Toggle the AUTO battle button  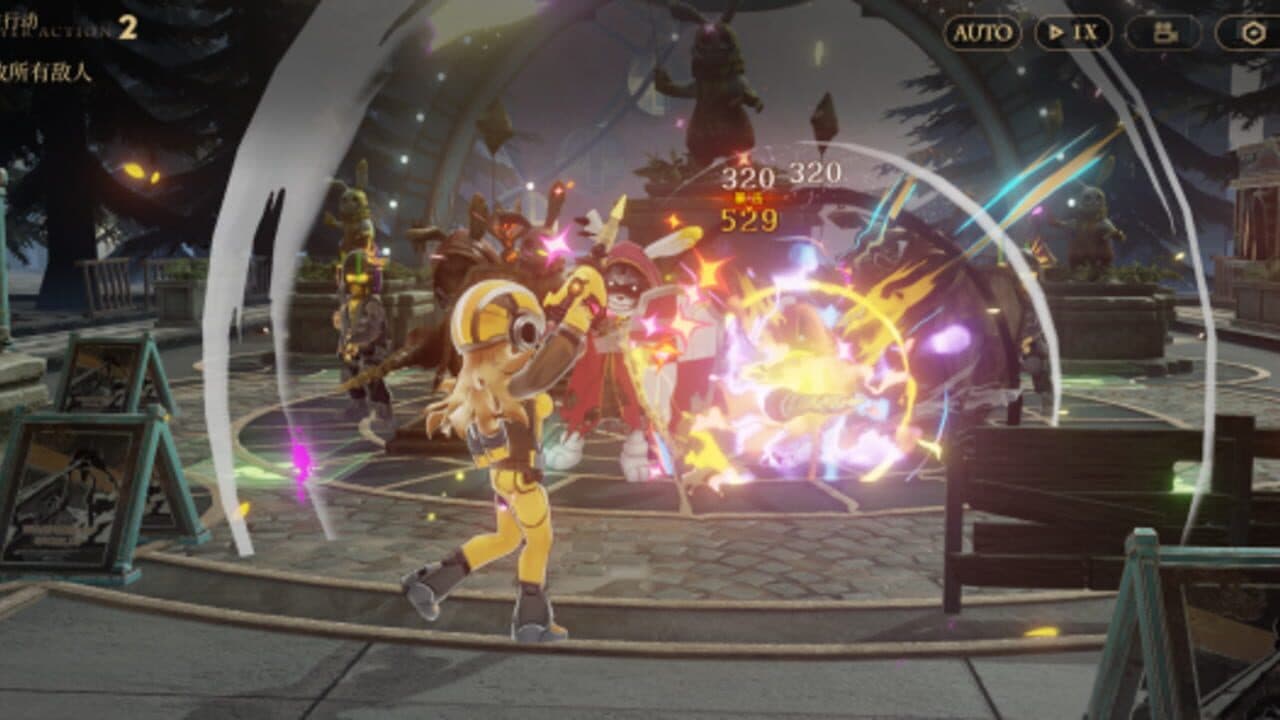click(982, 33)
